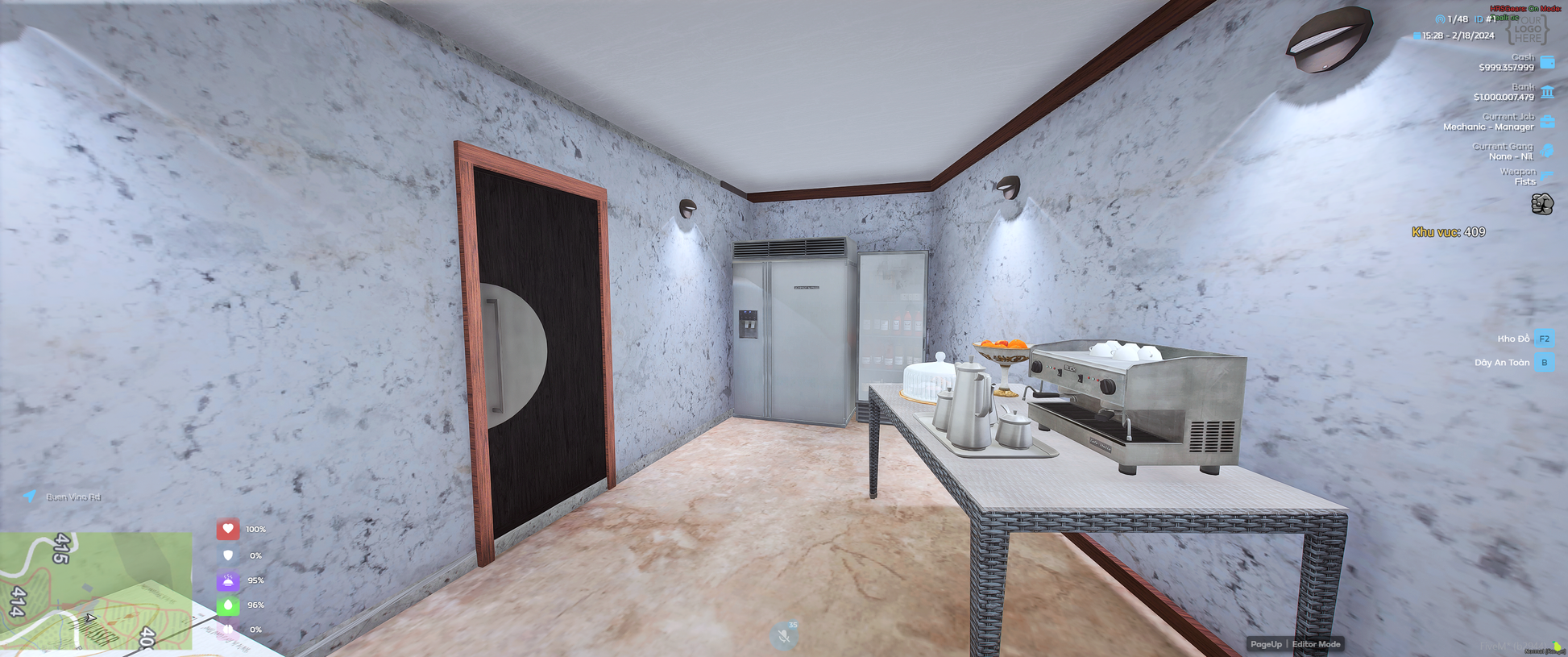Select the red heart health icon

[228, 529]
